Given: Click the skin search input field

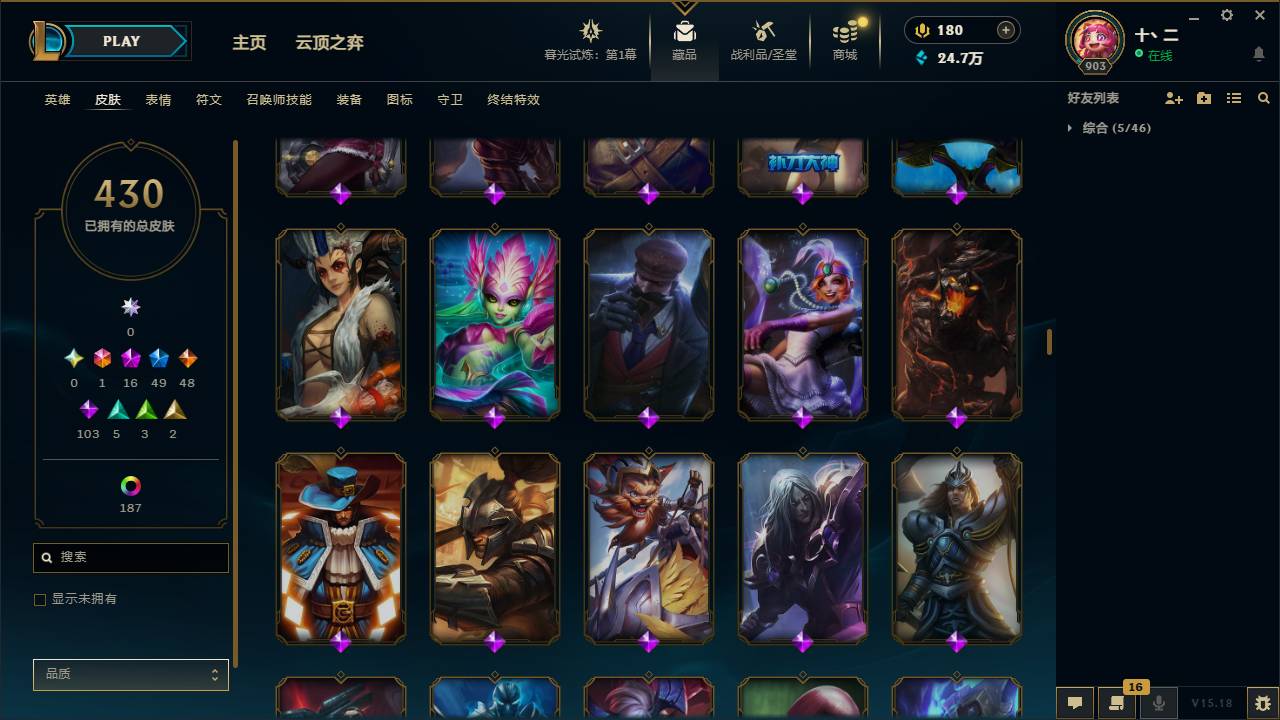Looking at the screenshot, I should pos(130,557).
